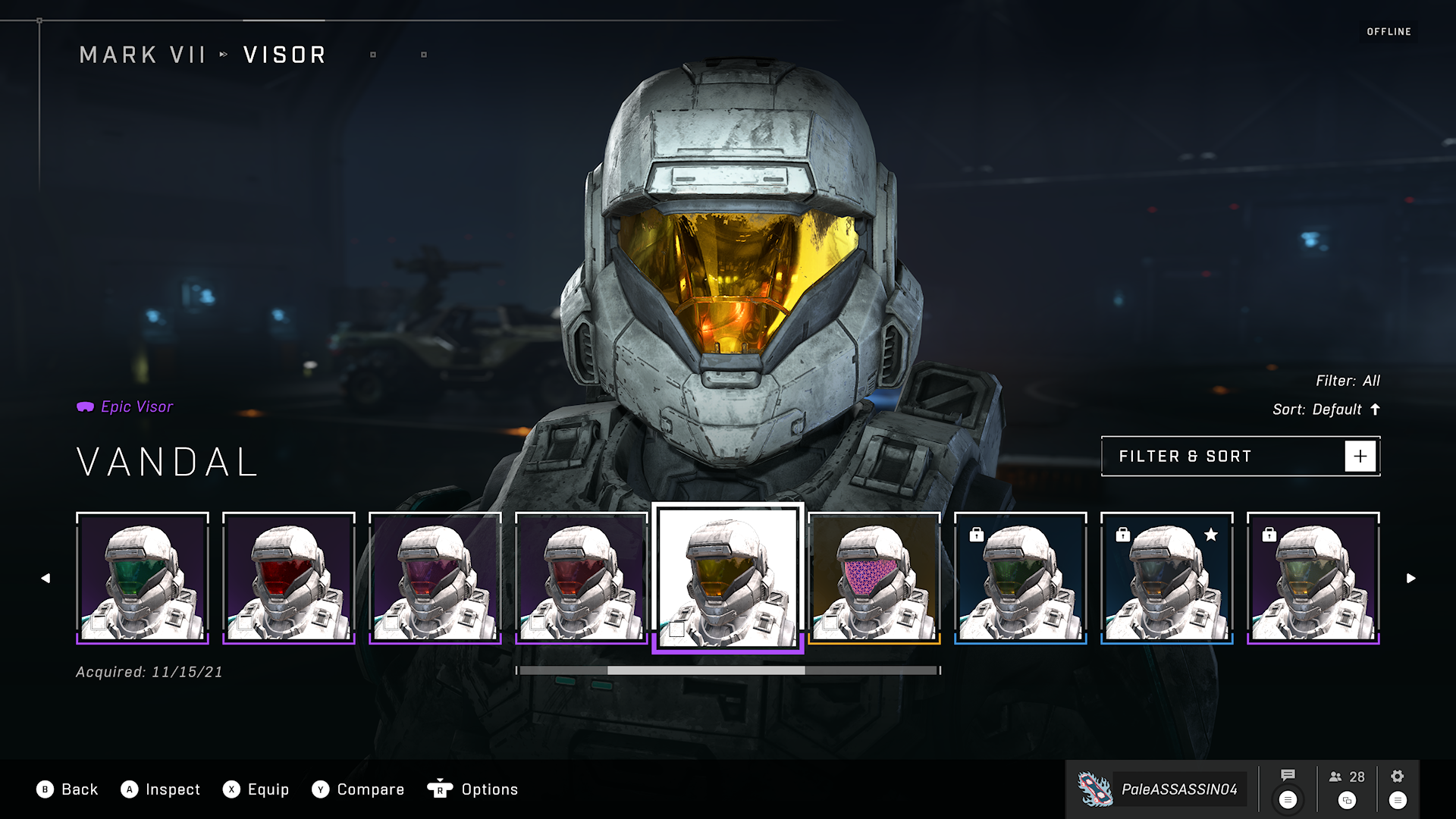
Task: Open settings via the gear icon
Action: click(x=1398, y=776)
